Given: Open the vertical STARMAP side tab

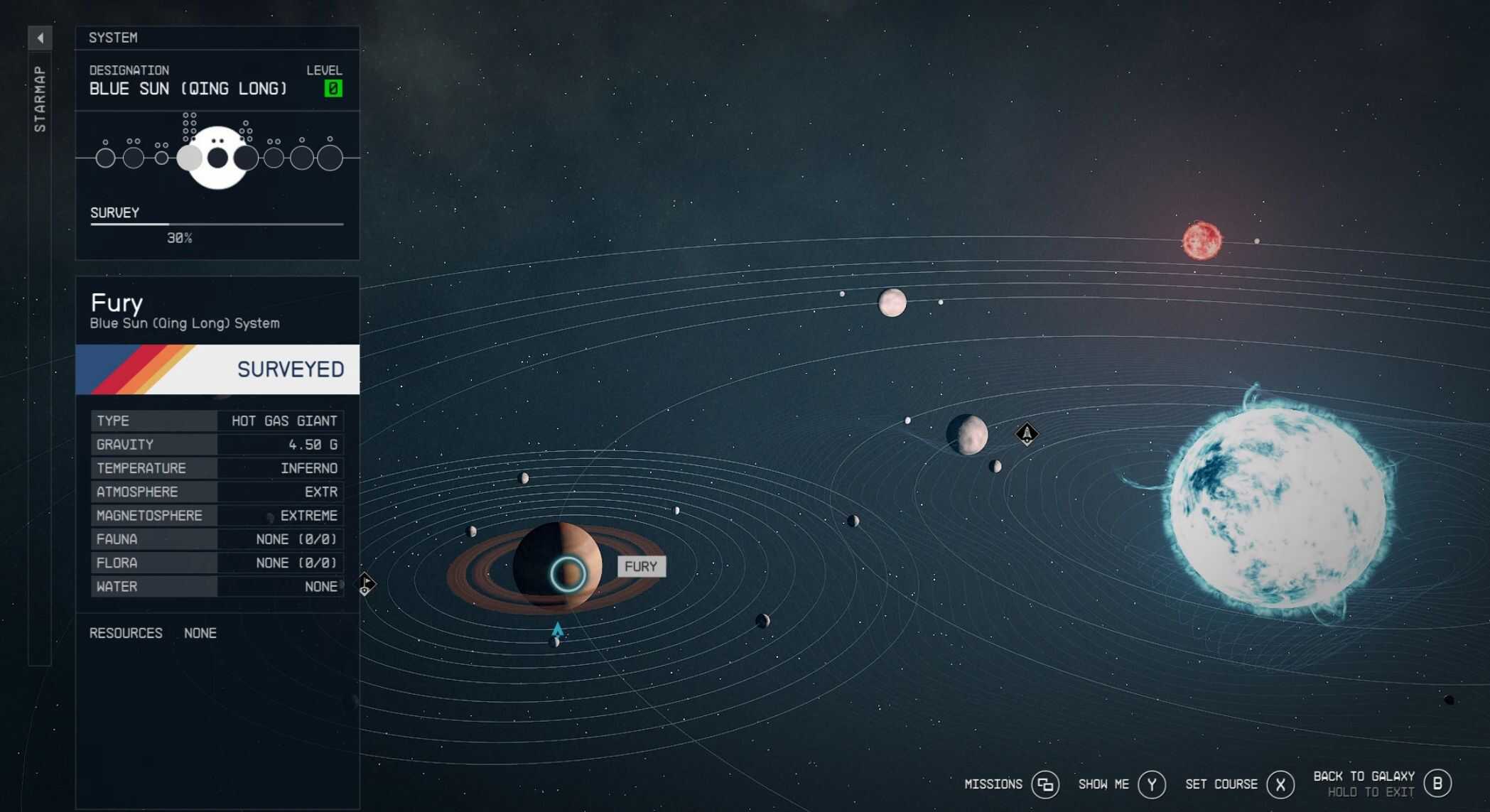Looking at the screenshot, I should coord(40,99).
